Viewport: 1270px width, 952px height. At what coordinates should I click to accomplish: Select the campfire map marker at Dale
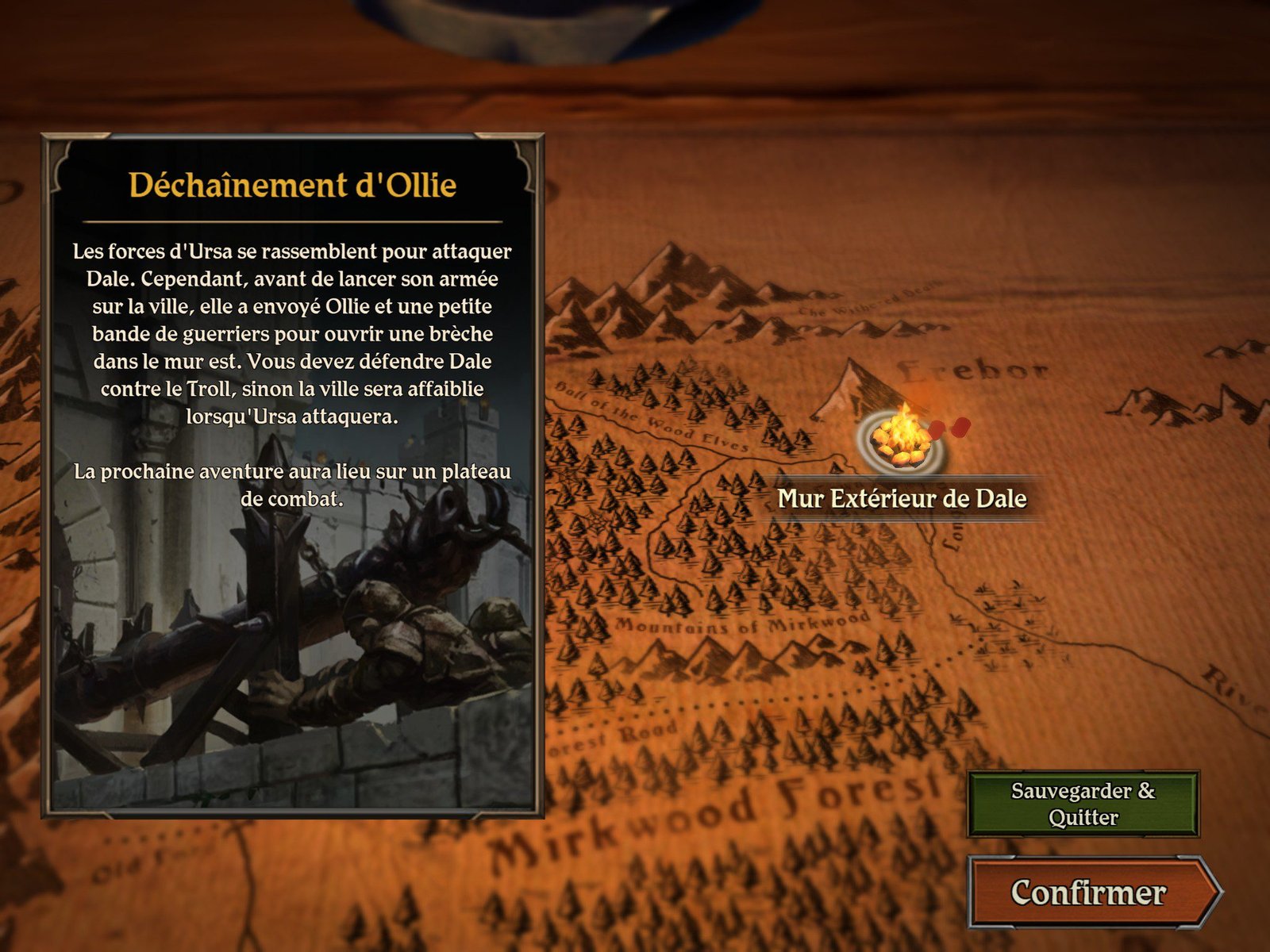click(902, 441)
